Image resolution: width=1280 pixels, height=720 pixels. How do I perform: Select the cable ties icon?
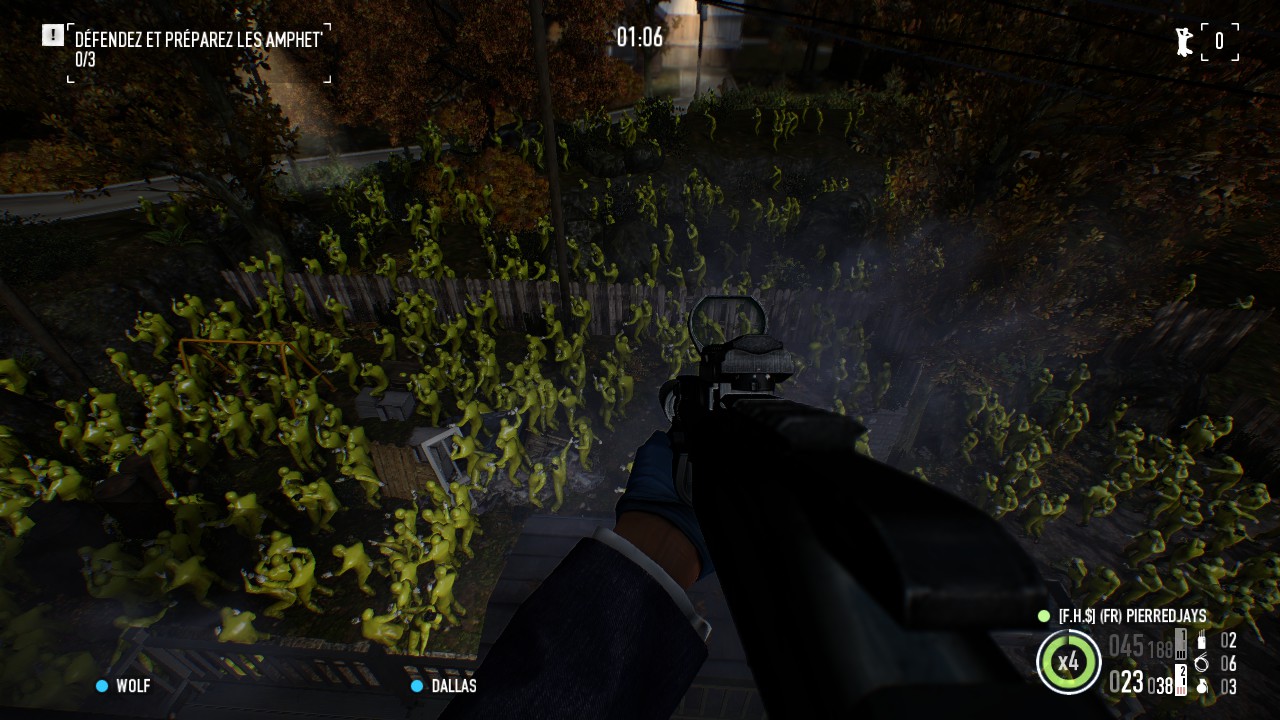[x=1201, y=663]
